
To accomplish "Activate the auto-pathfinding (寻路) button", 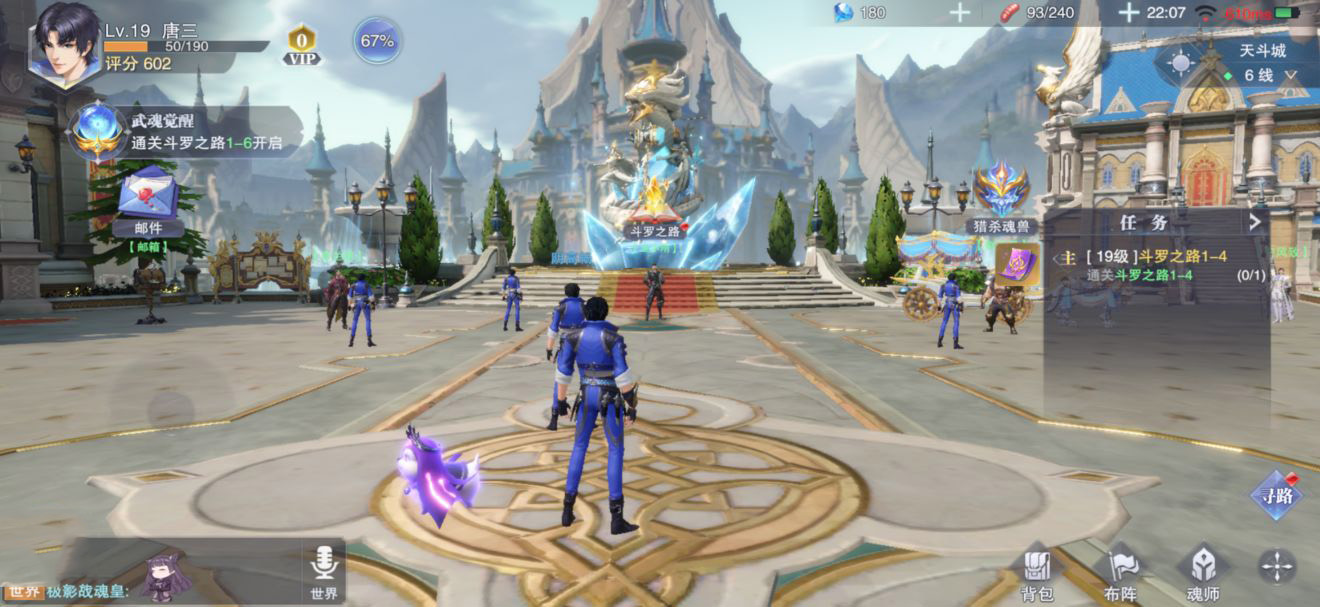I will [1276, 494].
